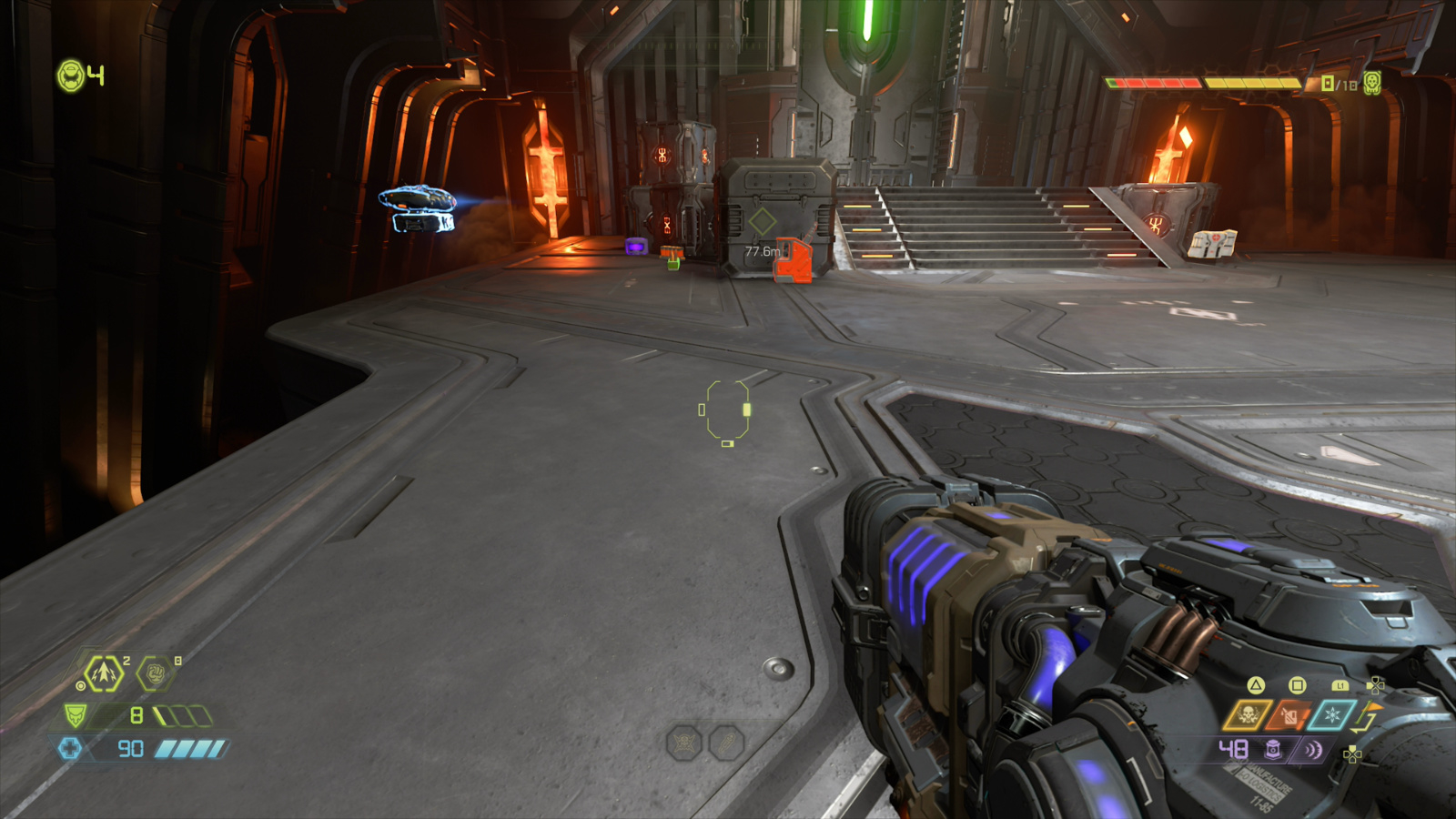Click the yellow skull hazard mod icon
The height and width of the screenshot is (819, 1456).
(x=1249, y=714)
